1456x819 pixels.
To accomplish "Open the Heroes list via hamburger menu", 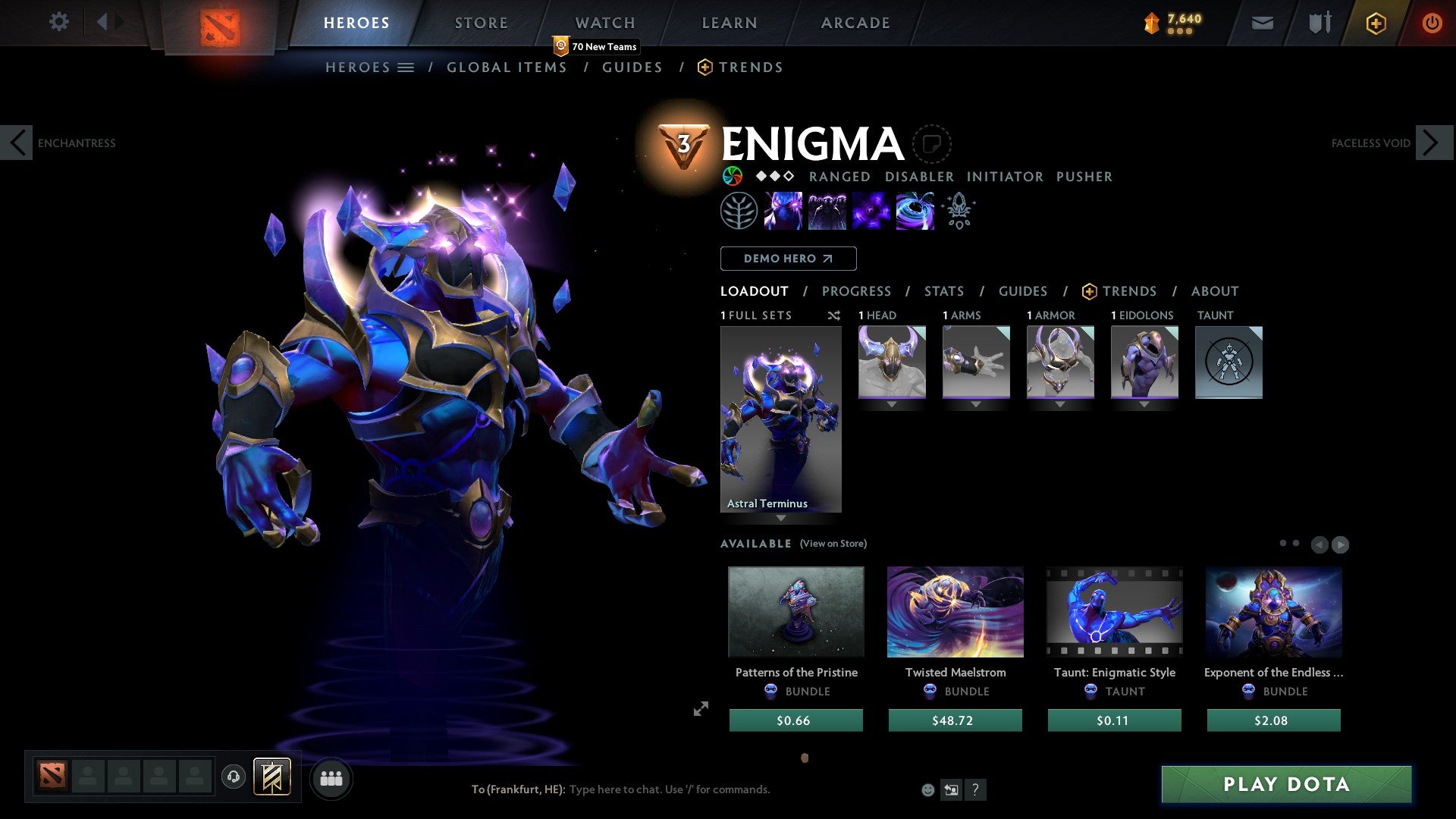I will (x=406, y=67).
